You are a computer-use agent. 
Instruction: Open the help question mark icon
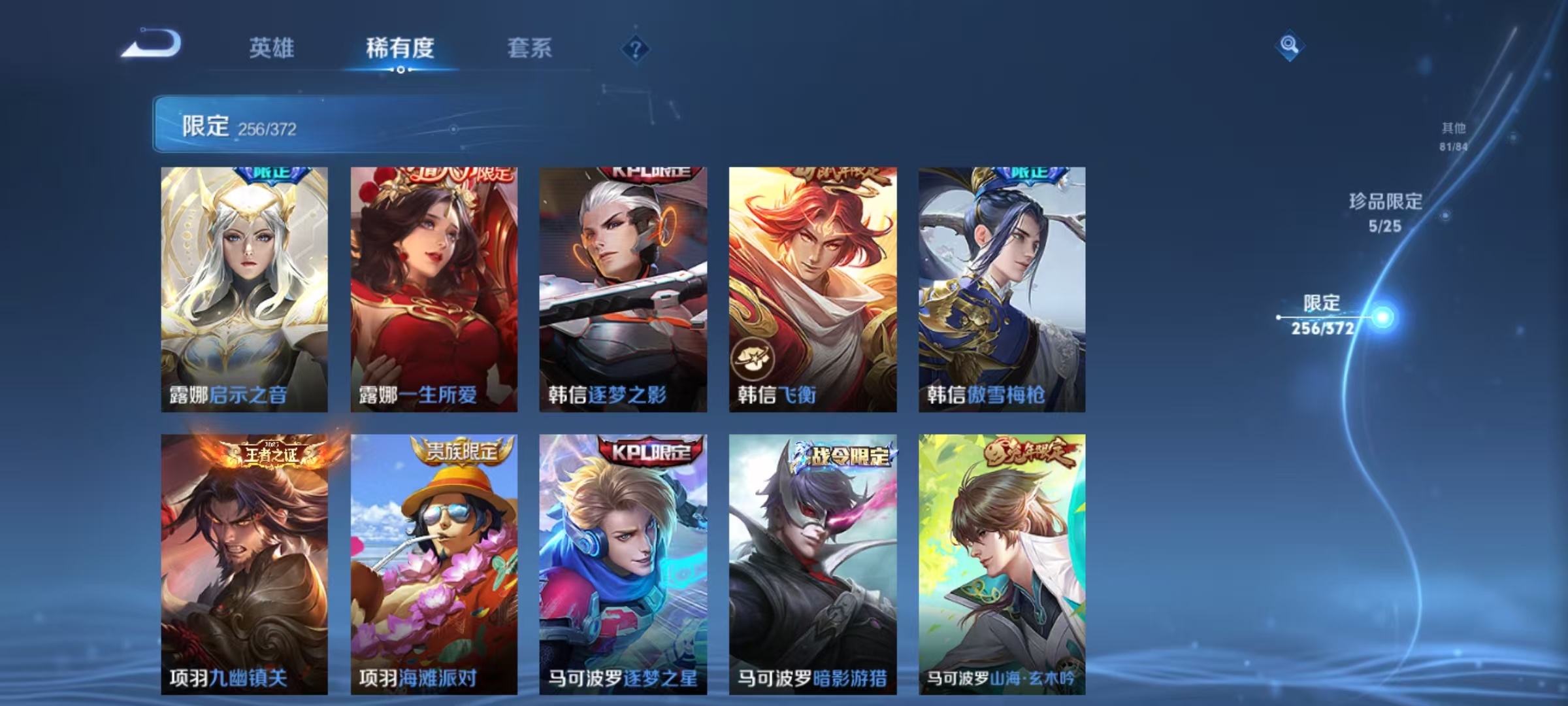pos(634,48)
